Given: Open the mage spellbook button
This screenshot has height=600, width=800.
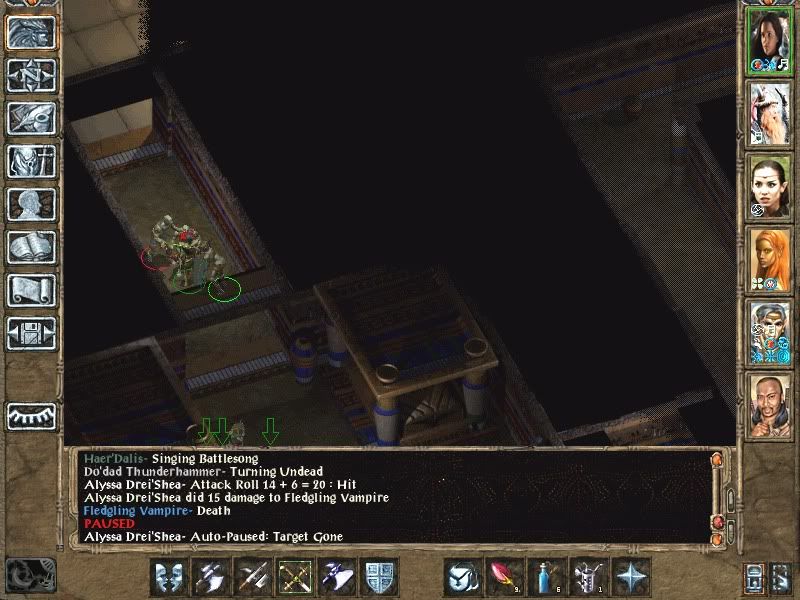Looking at the screenshot, I should (x=31, y=247).
